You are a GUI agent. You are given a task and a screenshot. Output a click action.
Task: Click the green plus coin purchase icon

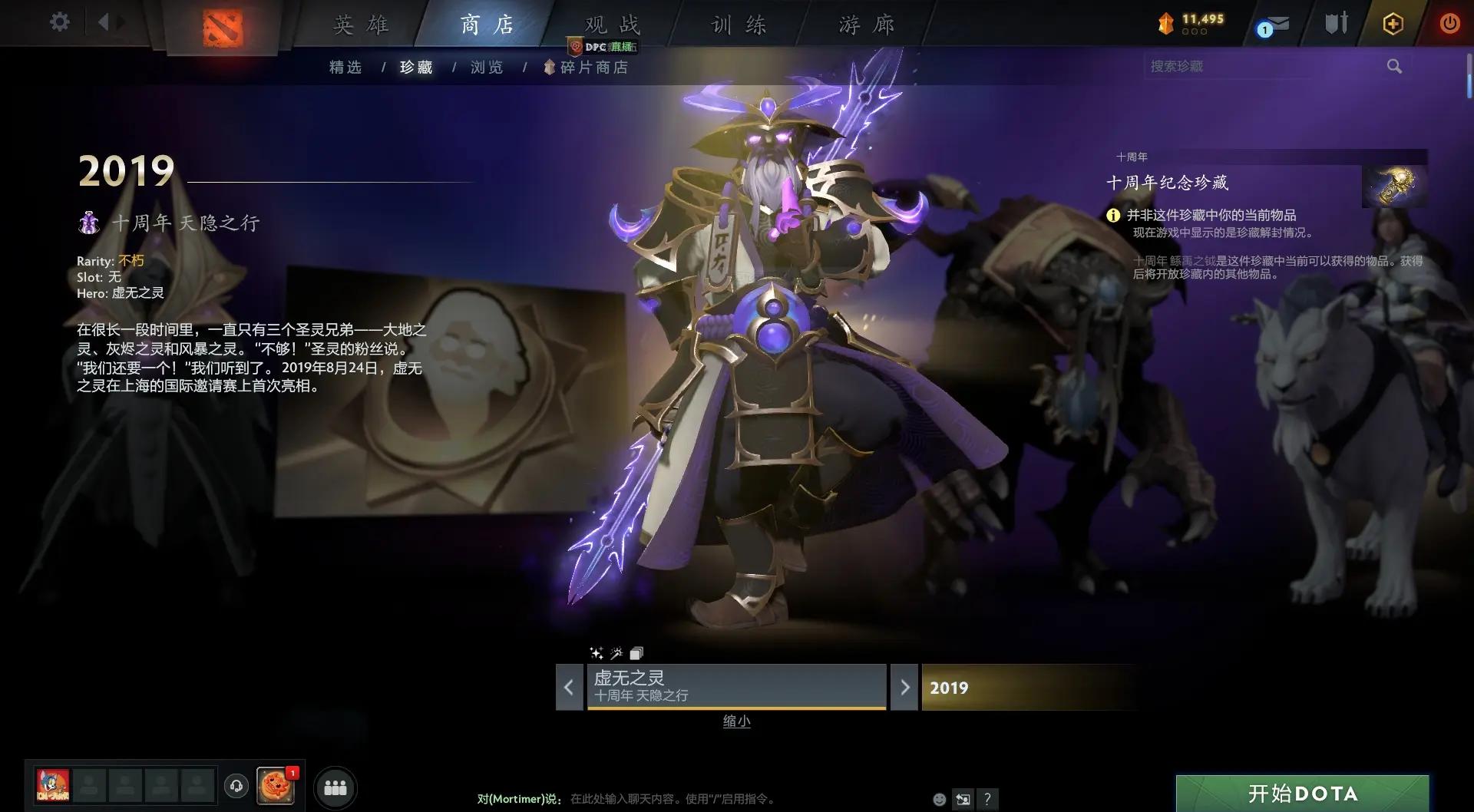pos(1392,24)
